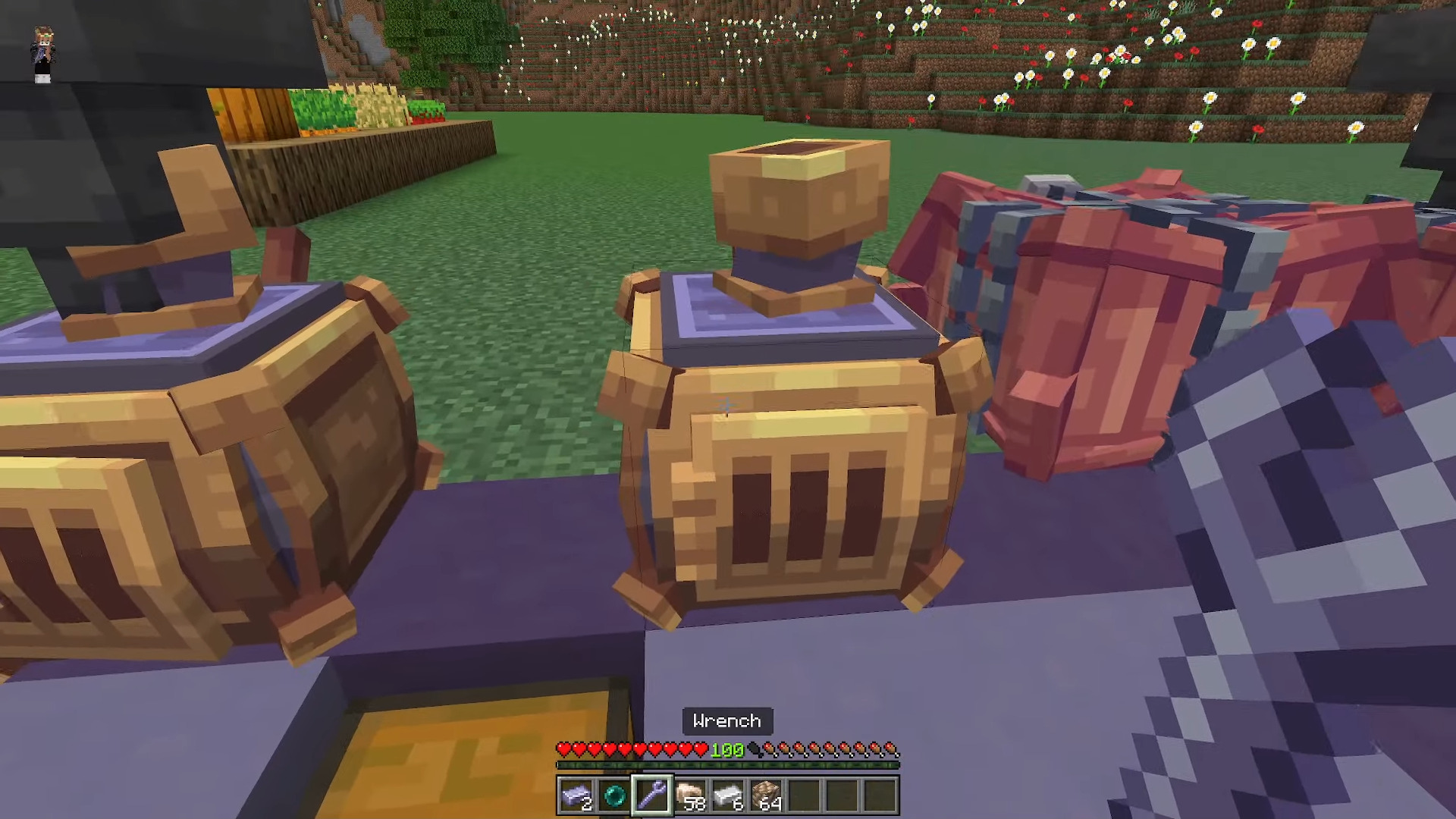
Task: Select the ingot stack of 2
Action: pyautogui.click(x=576, y=796)
